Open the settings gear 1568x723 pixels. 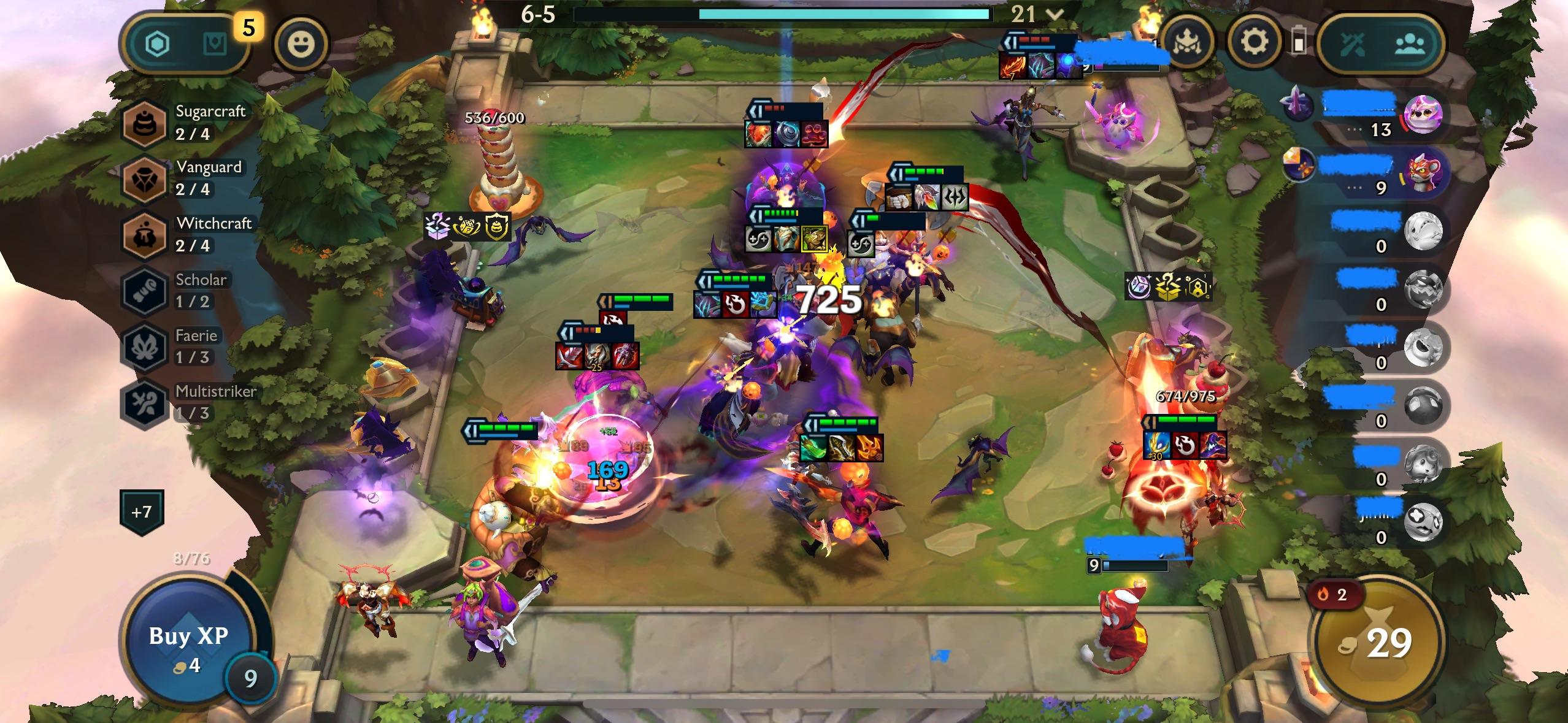point(1253,42)
